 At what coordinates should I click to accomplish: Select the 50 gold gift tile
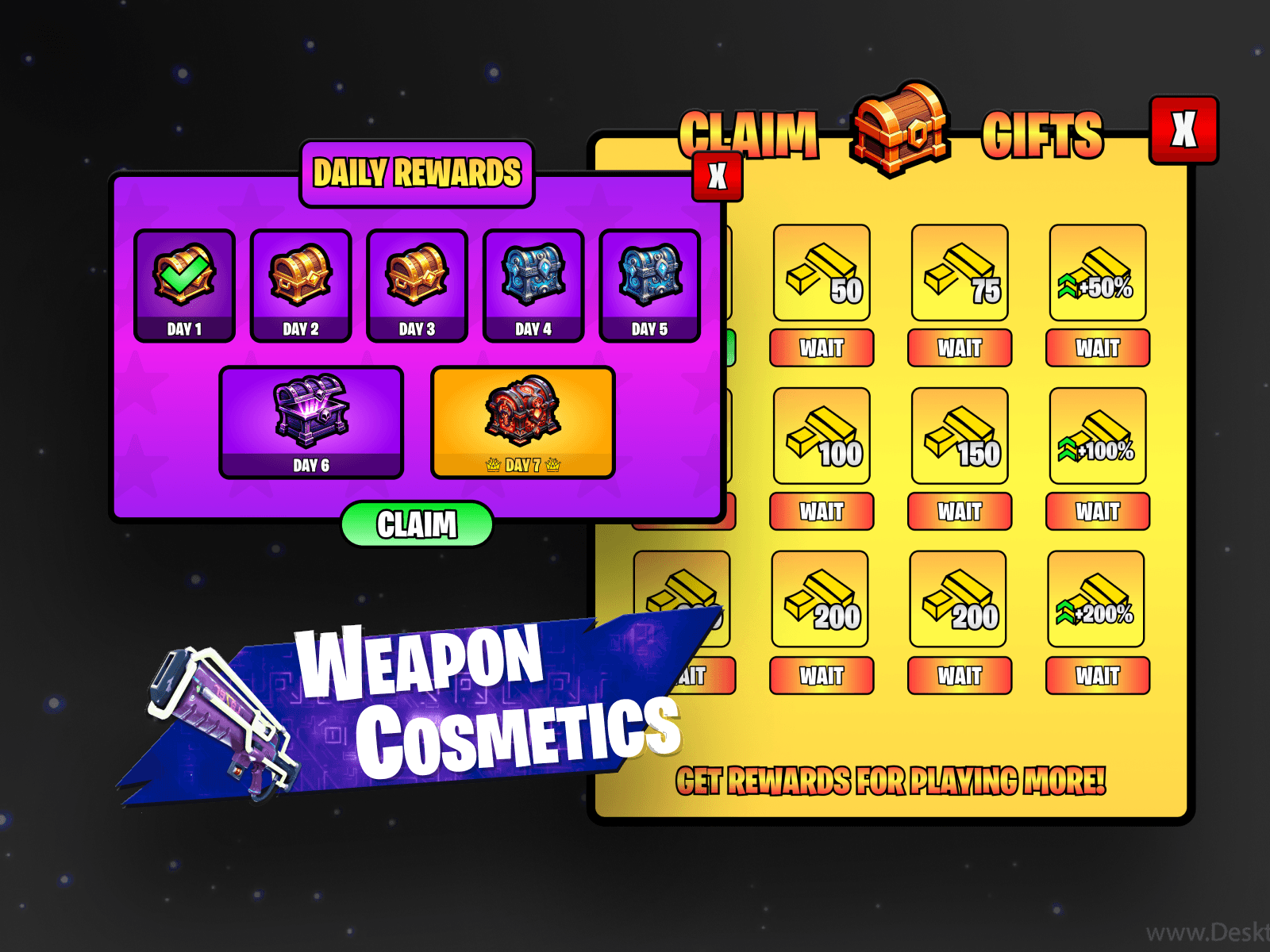(x=822, y=273)
